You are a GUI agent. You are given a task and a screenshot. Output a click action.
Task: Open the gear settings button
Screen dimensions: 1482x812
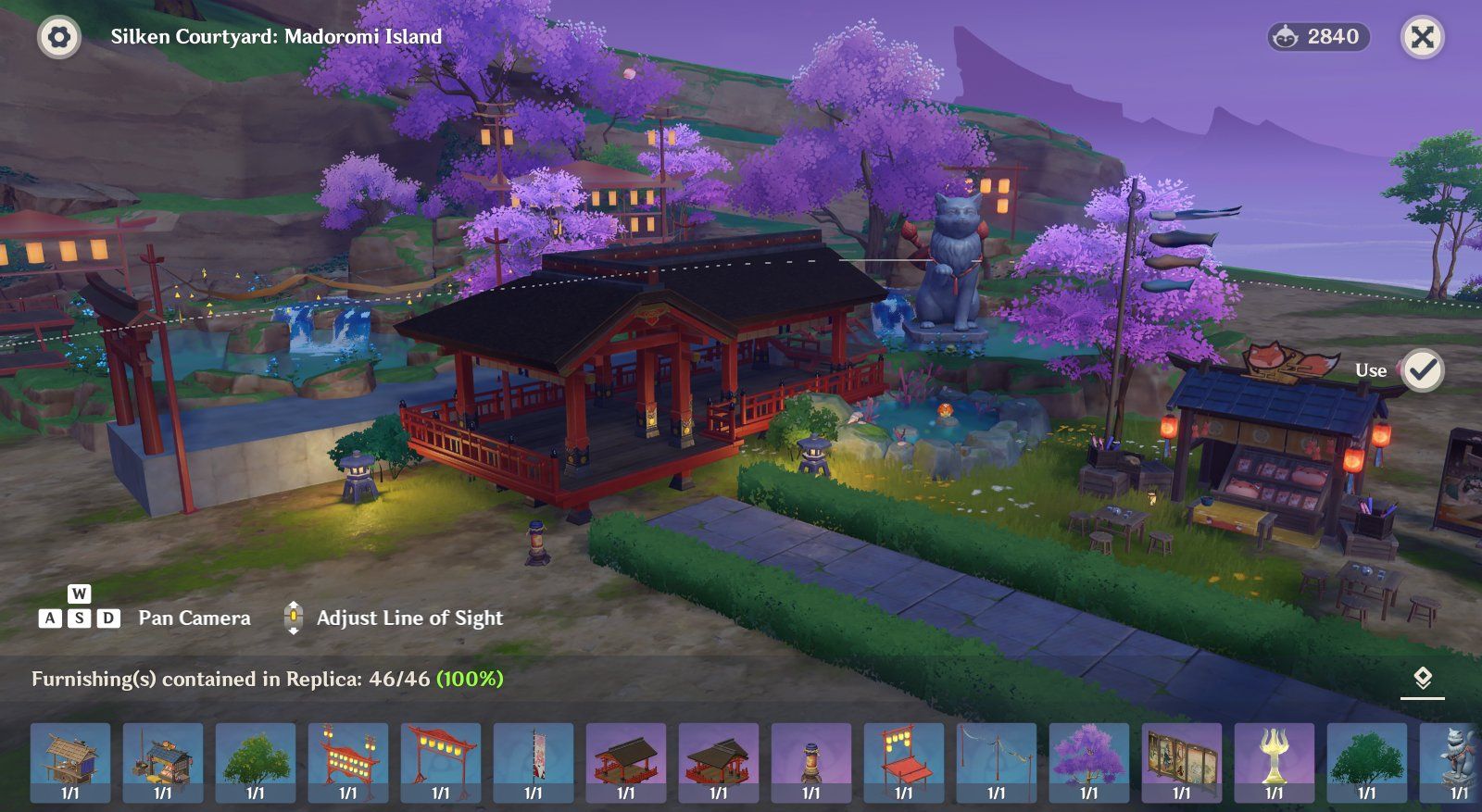tap(58, 37)
